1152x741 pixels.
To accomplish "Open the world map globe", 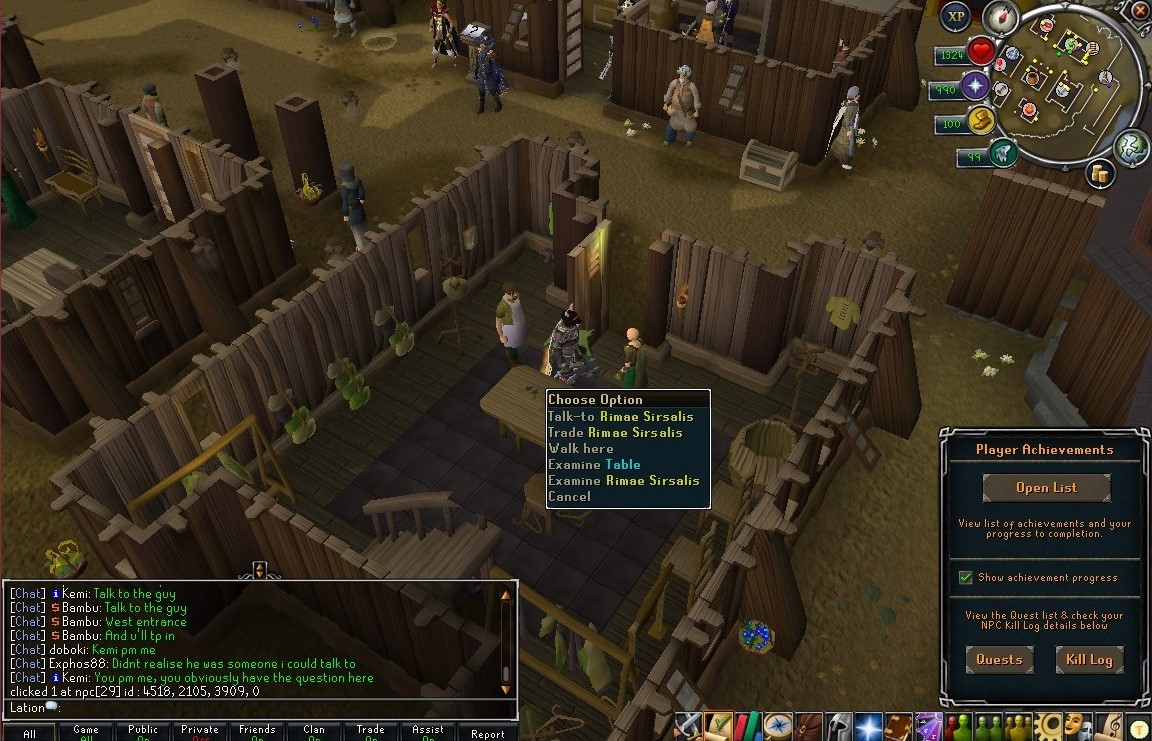I will tap(1131, 147).
